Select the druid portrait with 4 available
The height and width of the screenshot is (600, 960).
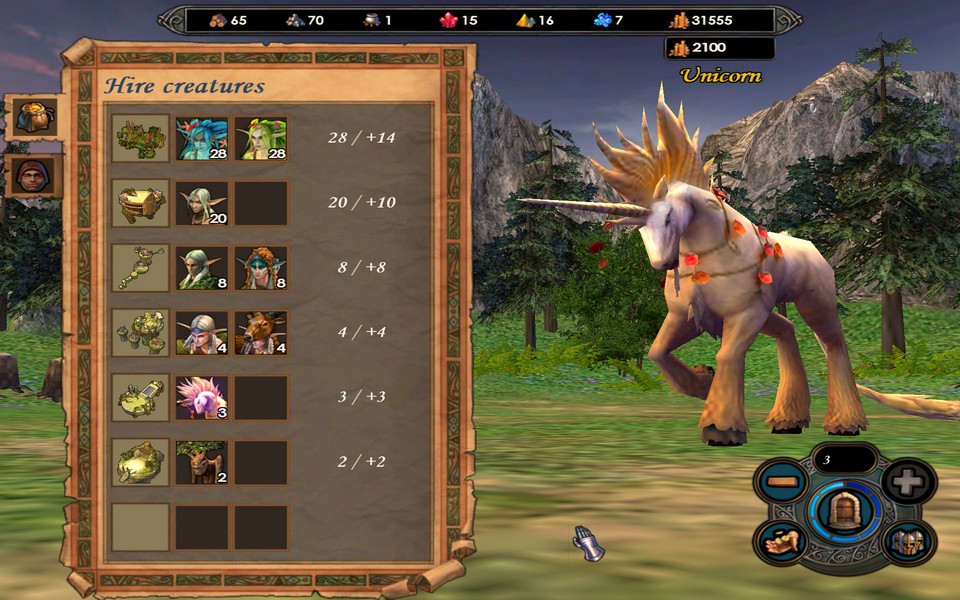[202, 333]
